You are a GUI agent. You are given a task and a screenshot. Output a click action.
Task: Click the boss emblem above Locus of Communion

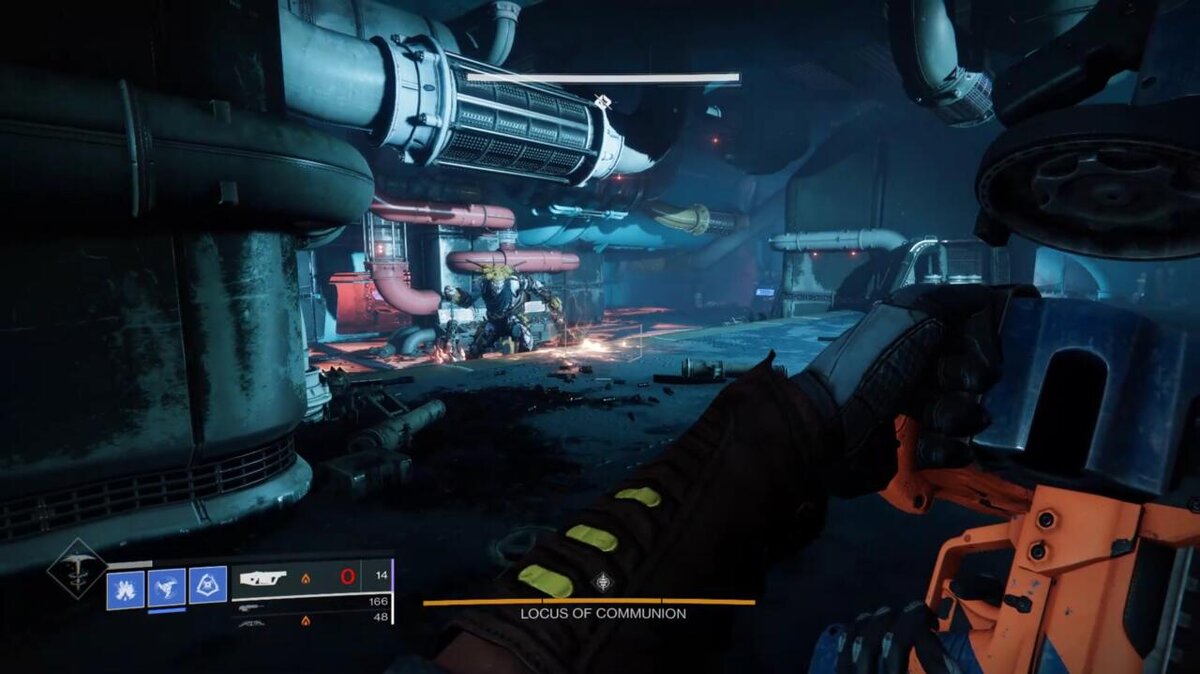pyautogui.click(x=603, y=582)
